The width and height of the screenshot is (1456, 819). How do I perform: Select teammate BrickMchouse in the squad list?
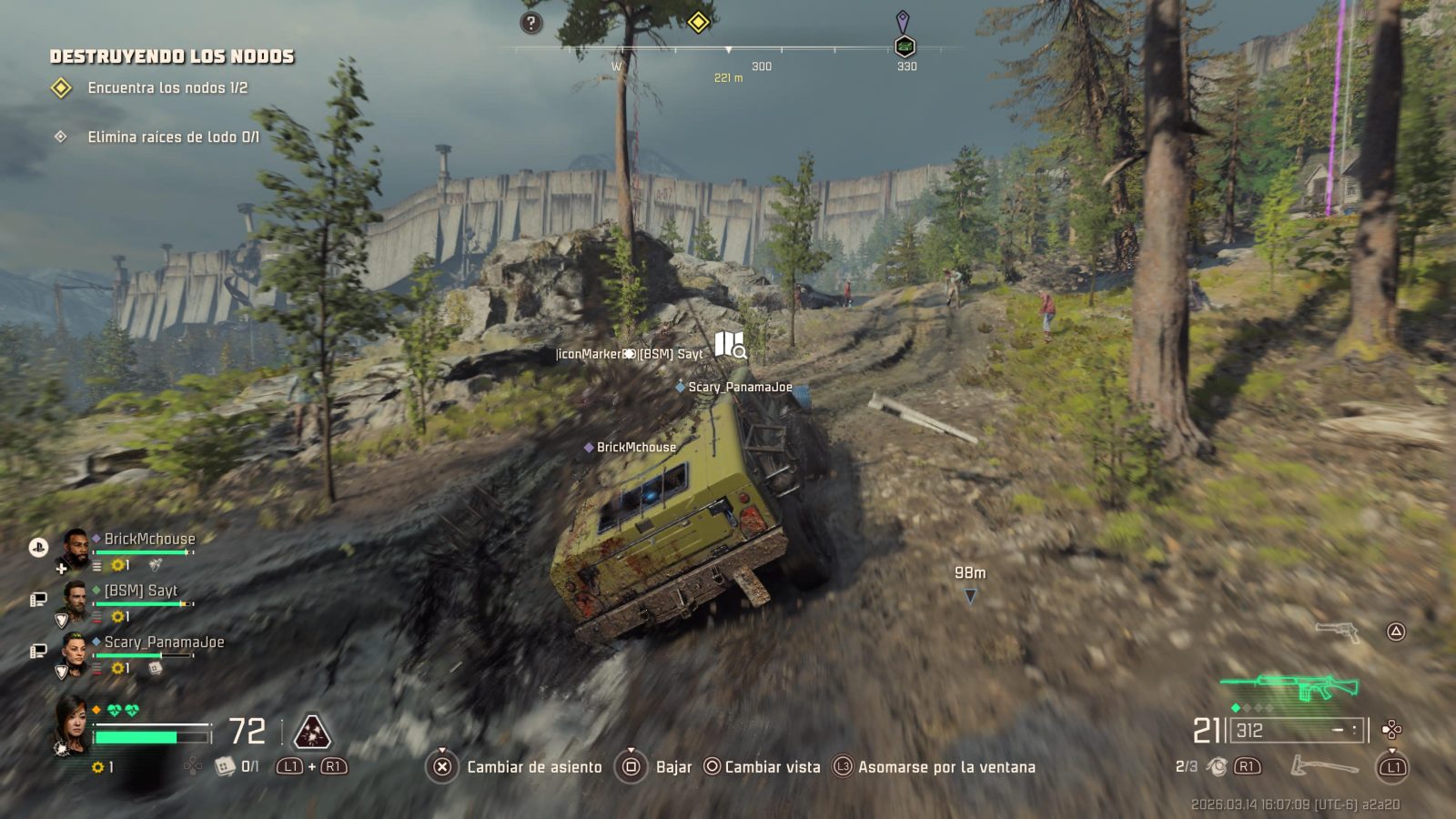[x=149, y=539]
